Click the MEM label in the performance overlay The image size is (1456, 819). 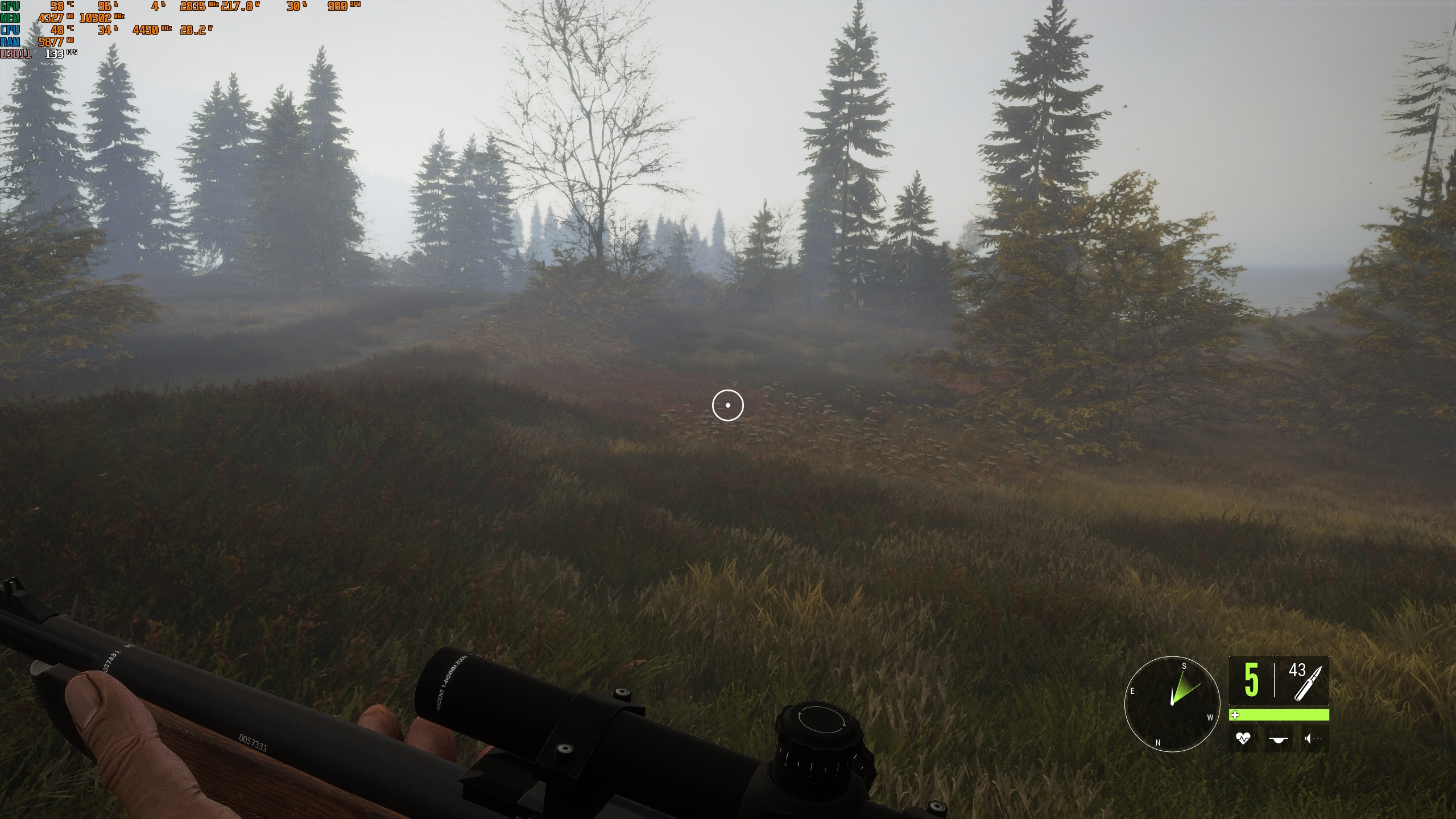pos(10,17)
